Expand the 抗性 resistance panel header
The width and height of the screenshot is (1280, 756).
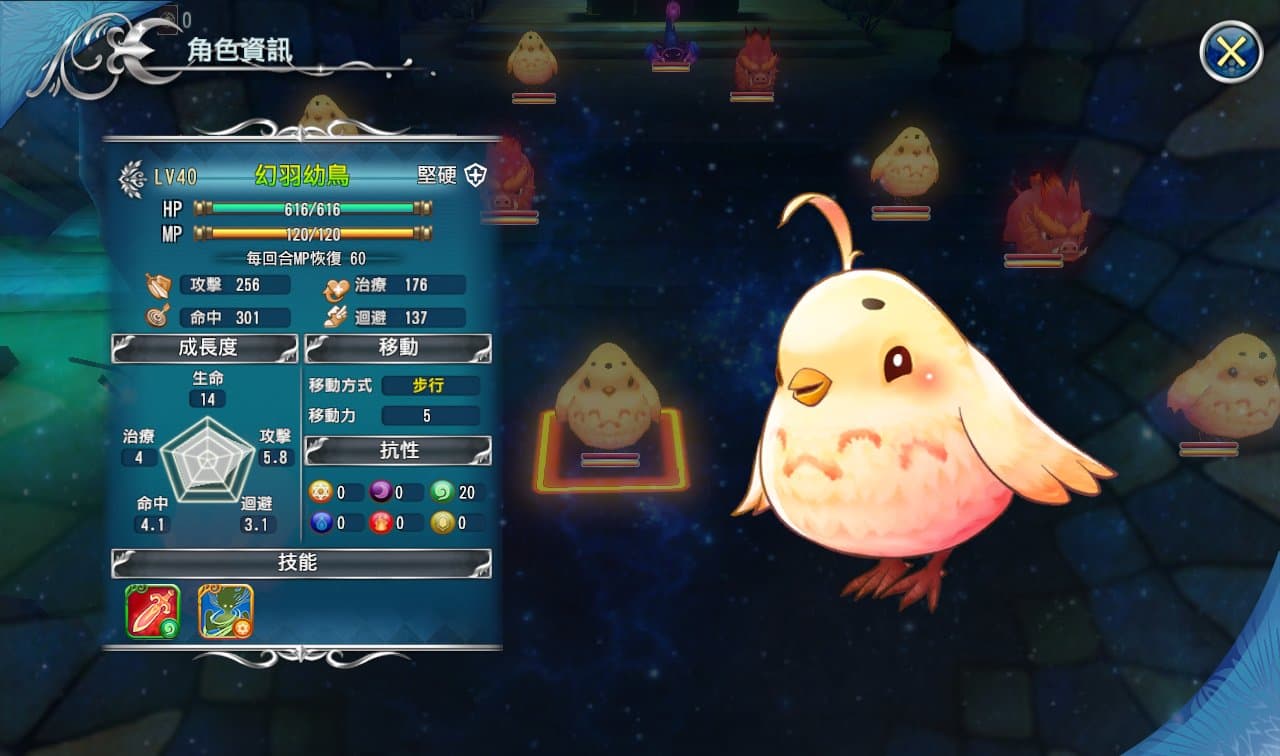[397, 451]
